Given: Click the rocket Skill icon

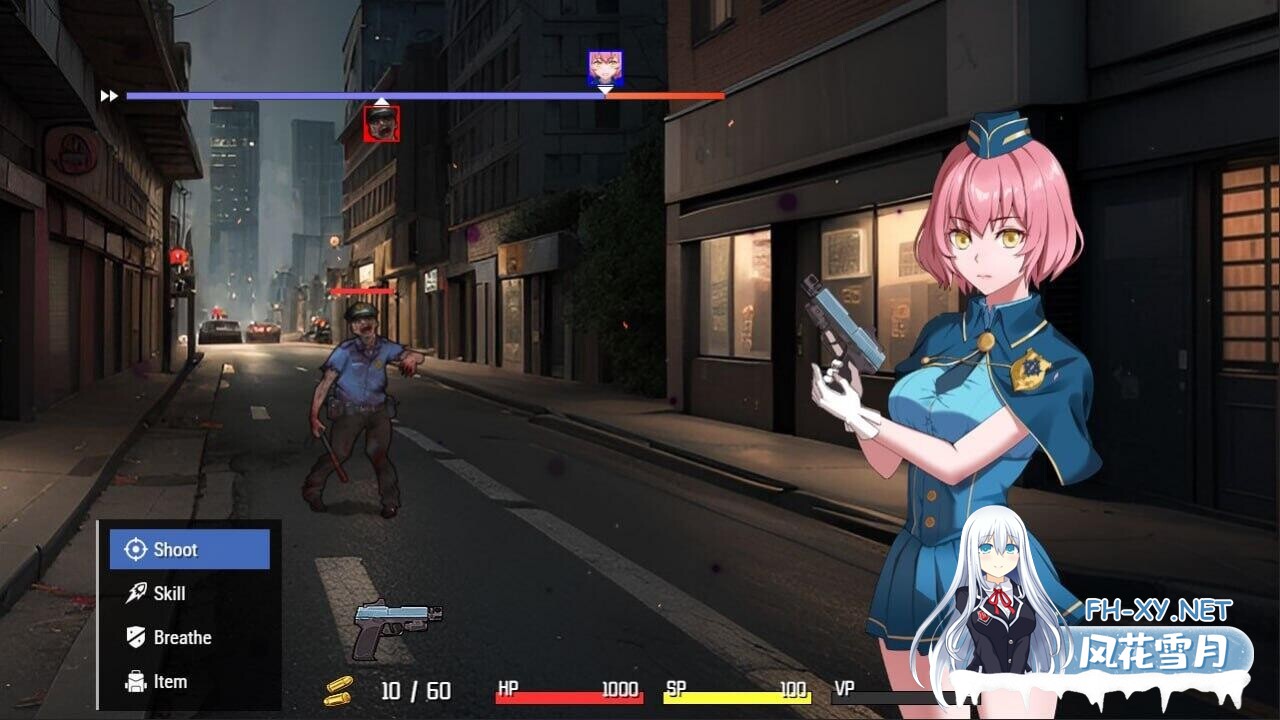Looking at the screenshot, I should [136, 593].
